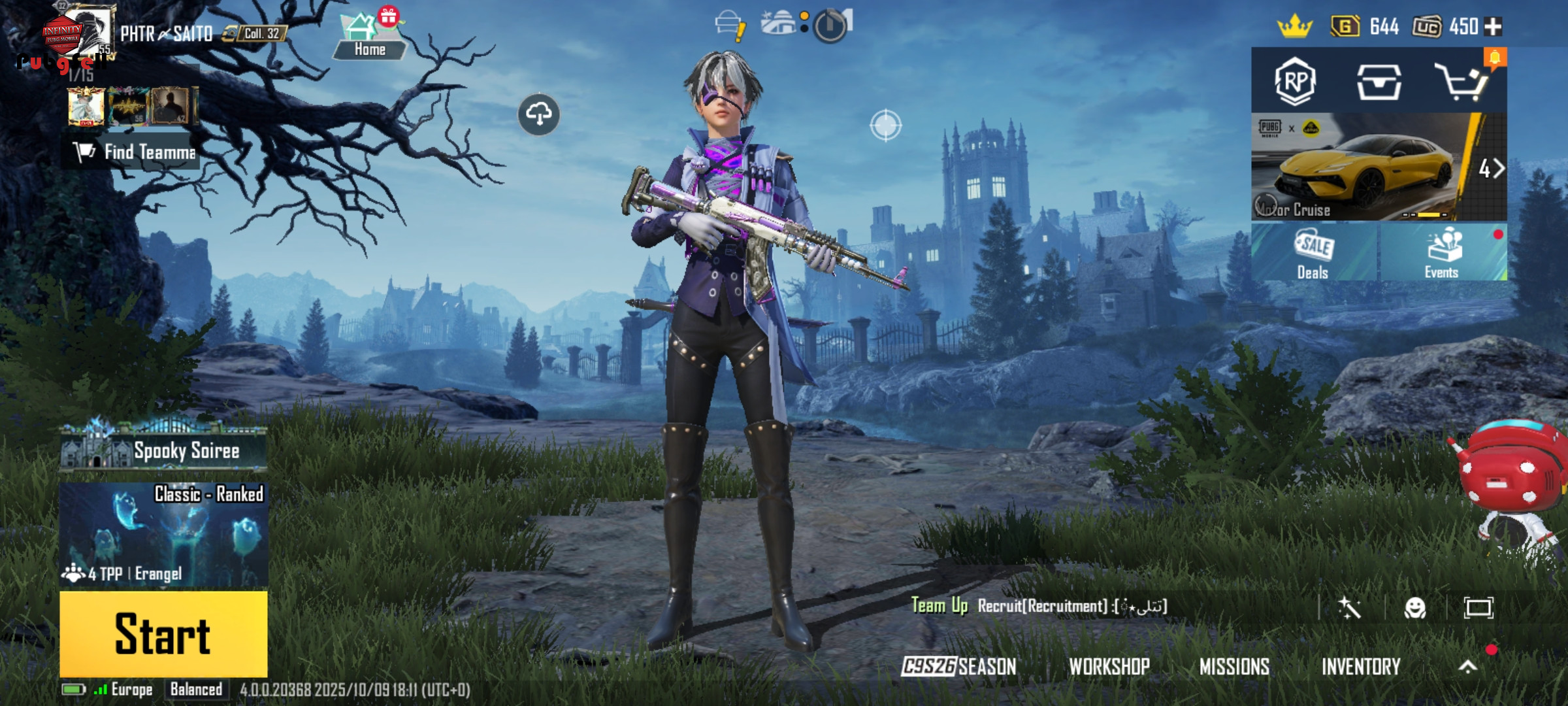Open the Inventory menu
Viewport: 1568px width, 706px height.
(x=1361, y=666)
